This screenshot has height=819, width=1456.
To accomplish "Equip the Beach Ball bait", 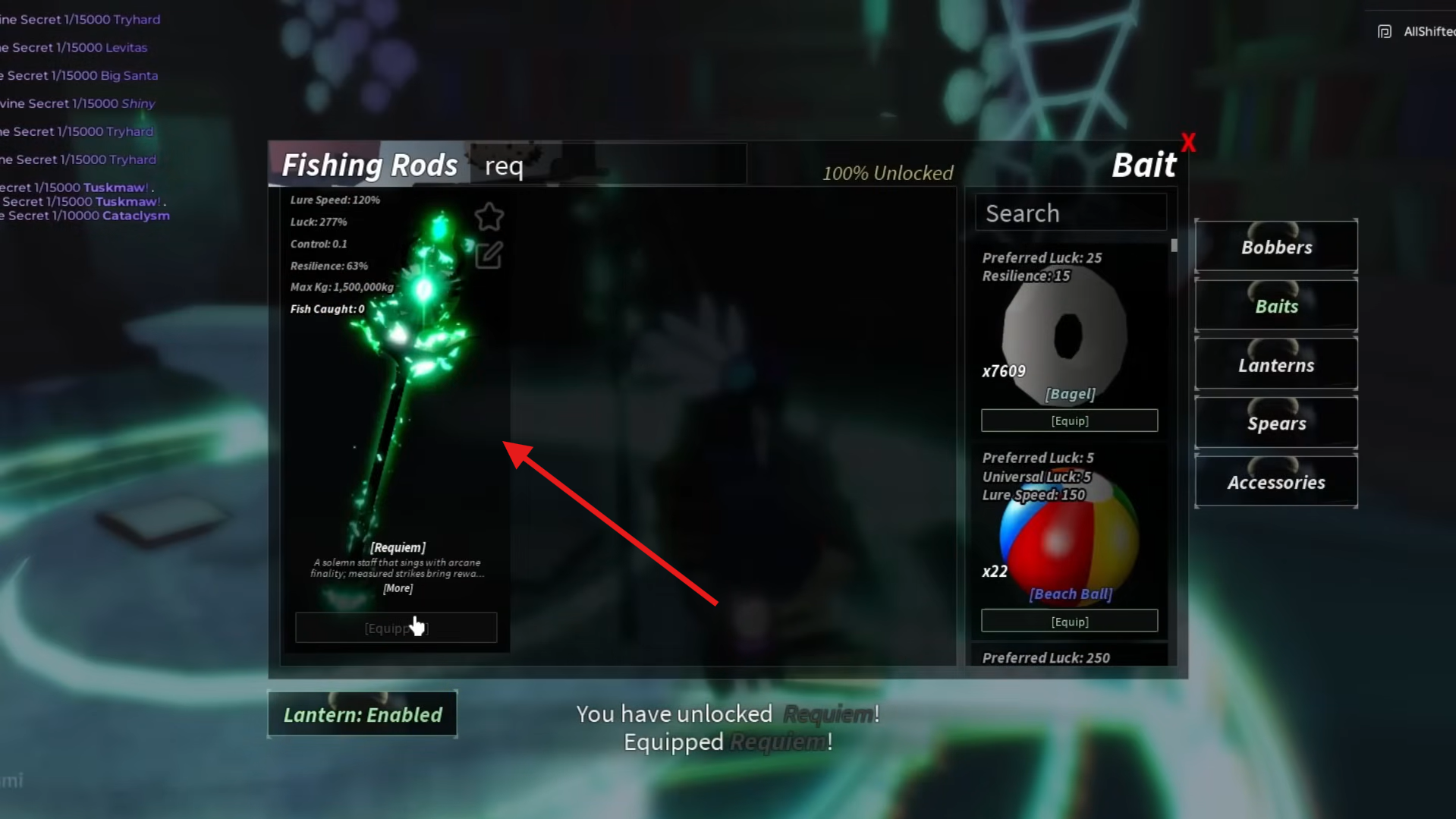I will tap(1069, 620).
